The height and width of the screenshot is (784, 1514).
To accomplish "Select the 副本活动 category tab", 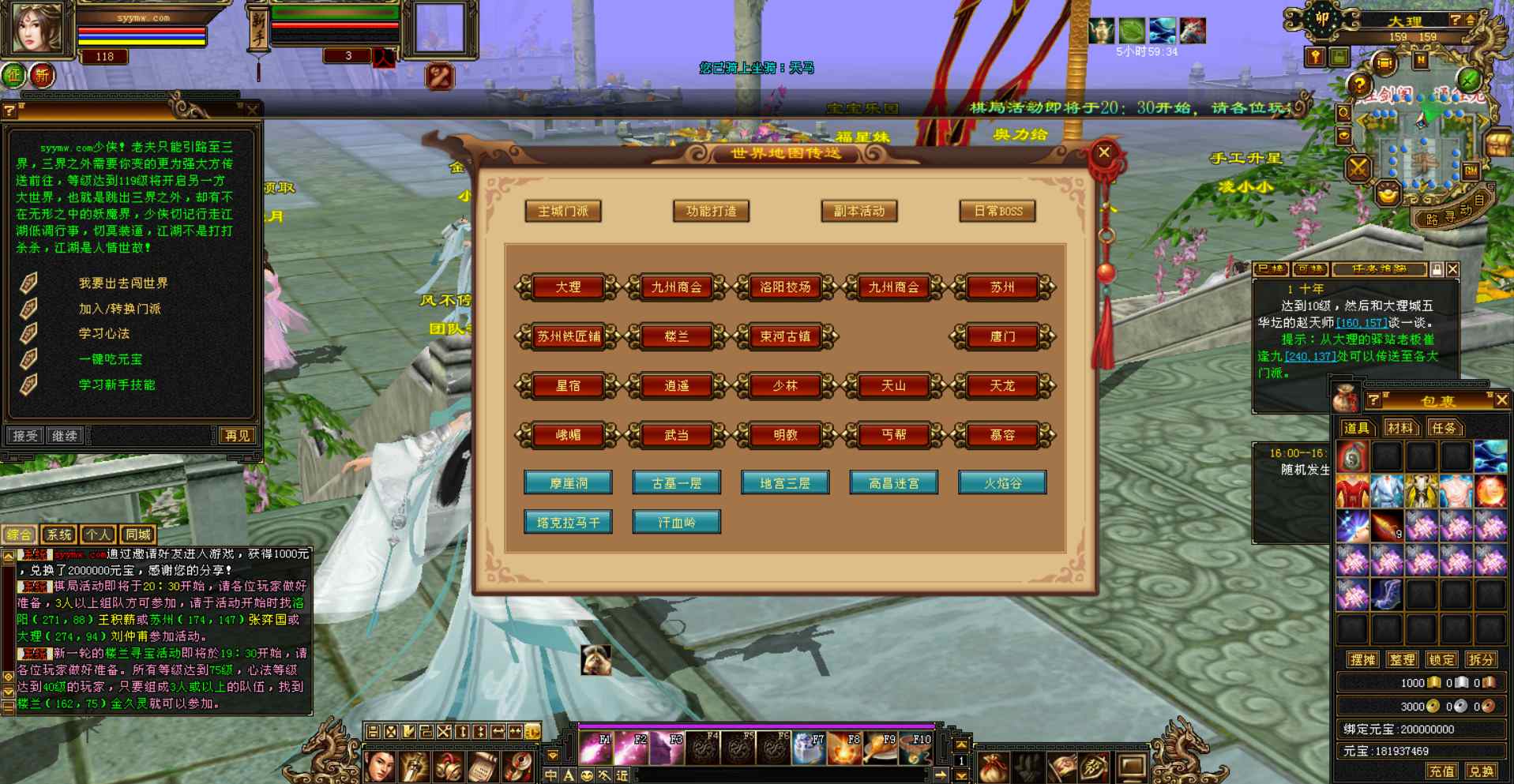I will 859,212.
